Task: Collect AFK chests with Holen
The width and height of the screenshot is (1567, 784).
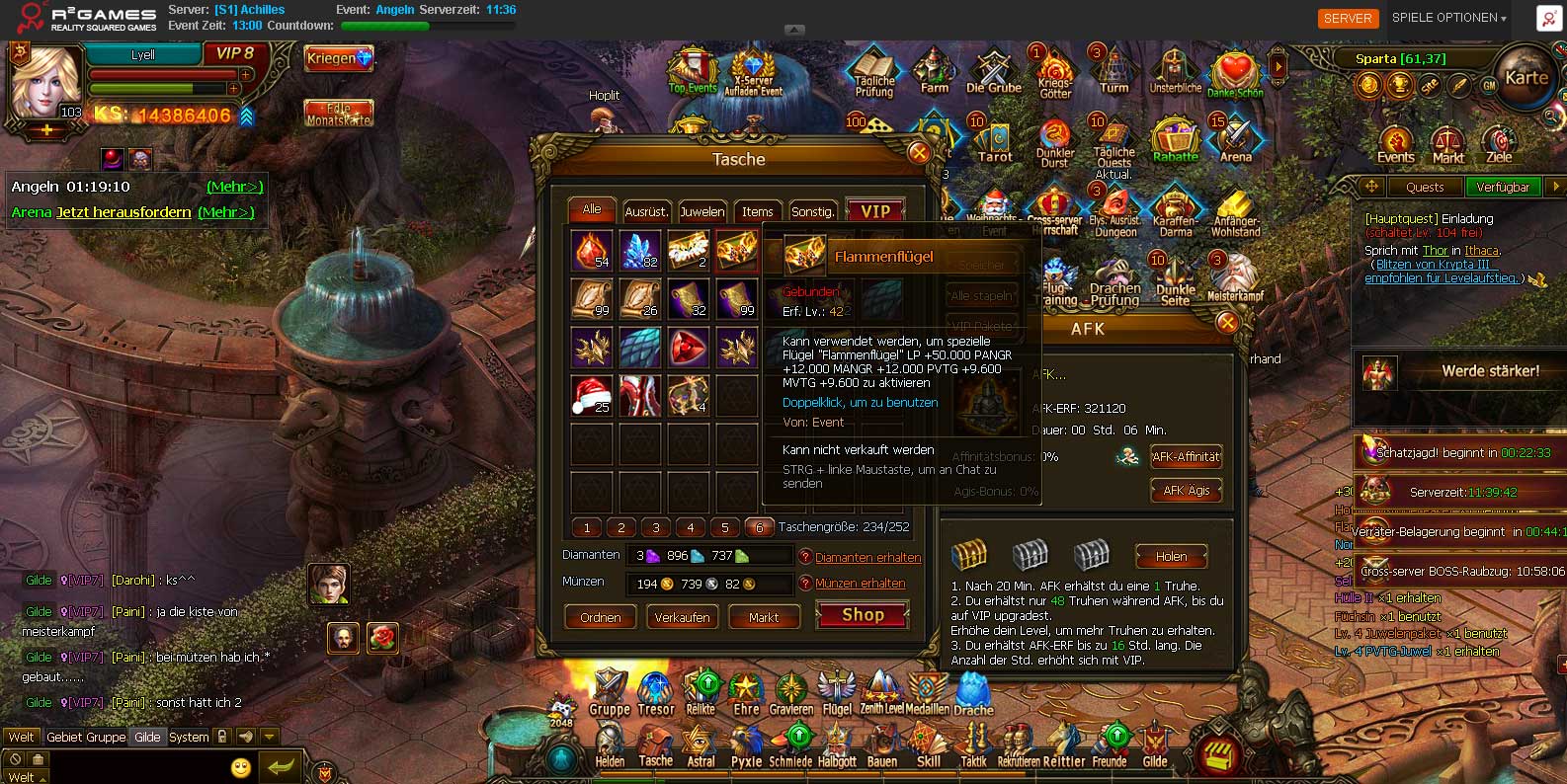Action: point(1171,557)
